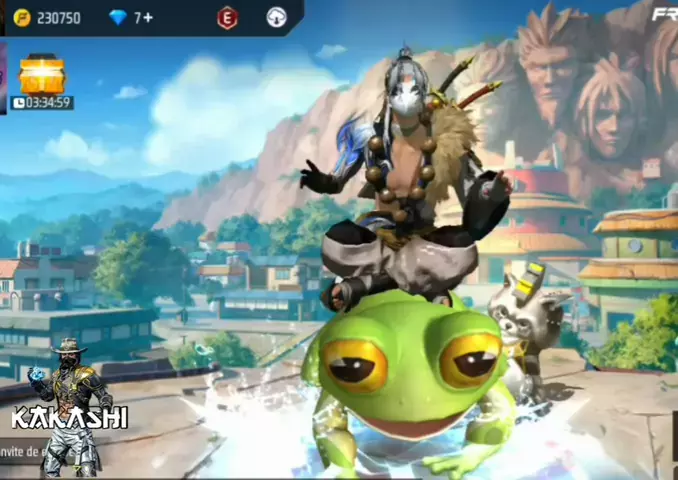
Task: Open the golden treasure chest reward
Action: (42, 74)
